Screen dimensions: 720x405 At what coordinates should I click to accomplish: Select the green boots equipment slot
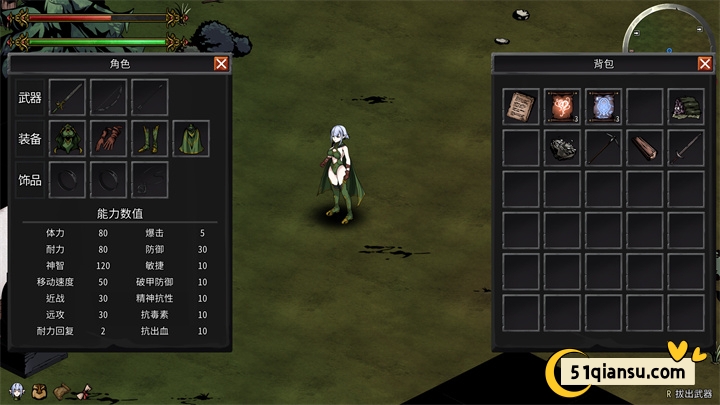[149, 139]
